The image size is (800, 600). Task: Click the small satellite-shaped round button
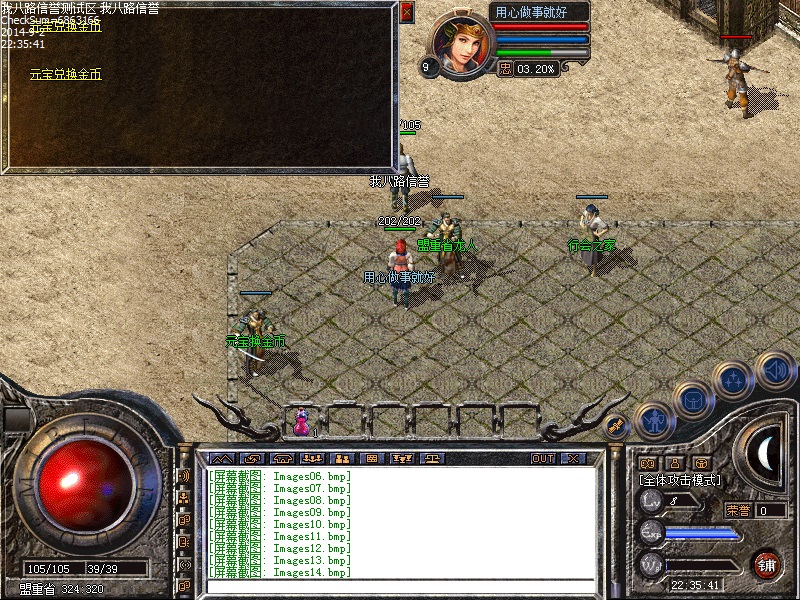617,425
